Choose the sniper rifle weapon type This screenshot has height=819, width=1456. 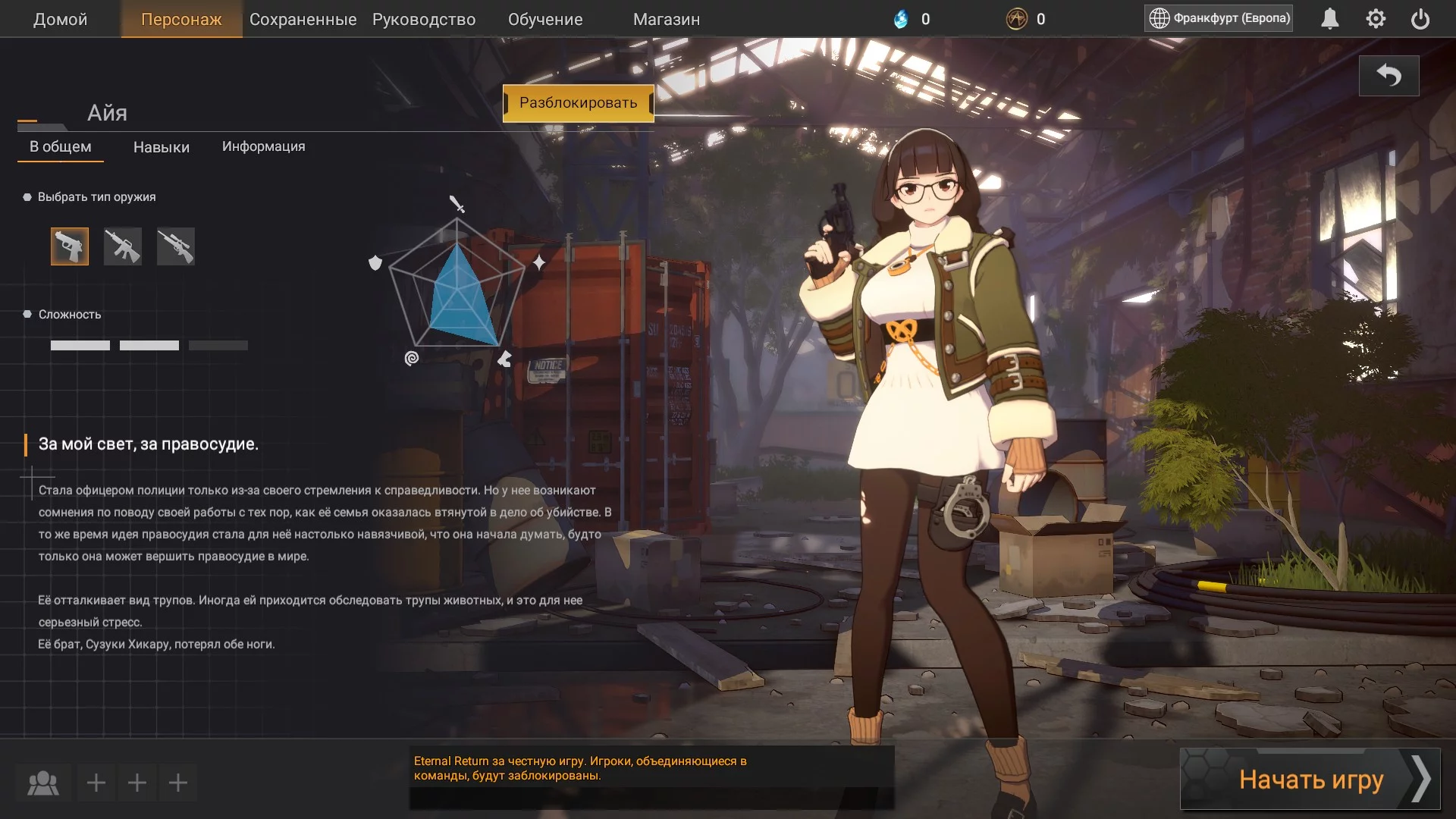(x=176, y=246)
